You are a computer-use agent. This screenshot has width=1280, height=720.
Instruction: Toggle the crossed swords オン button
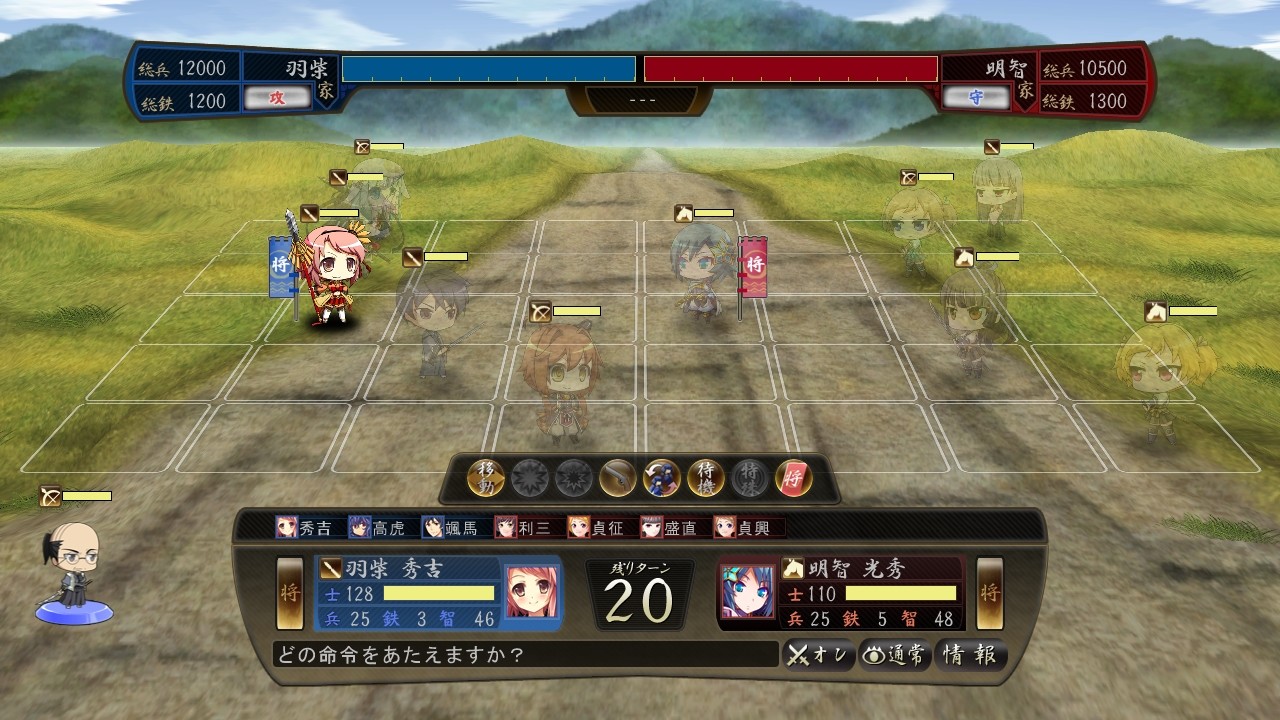(x=818, y=655)
